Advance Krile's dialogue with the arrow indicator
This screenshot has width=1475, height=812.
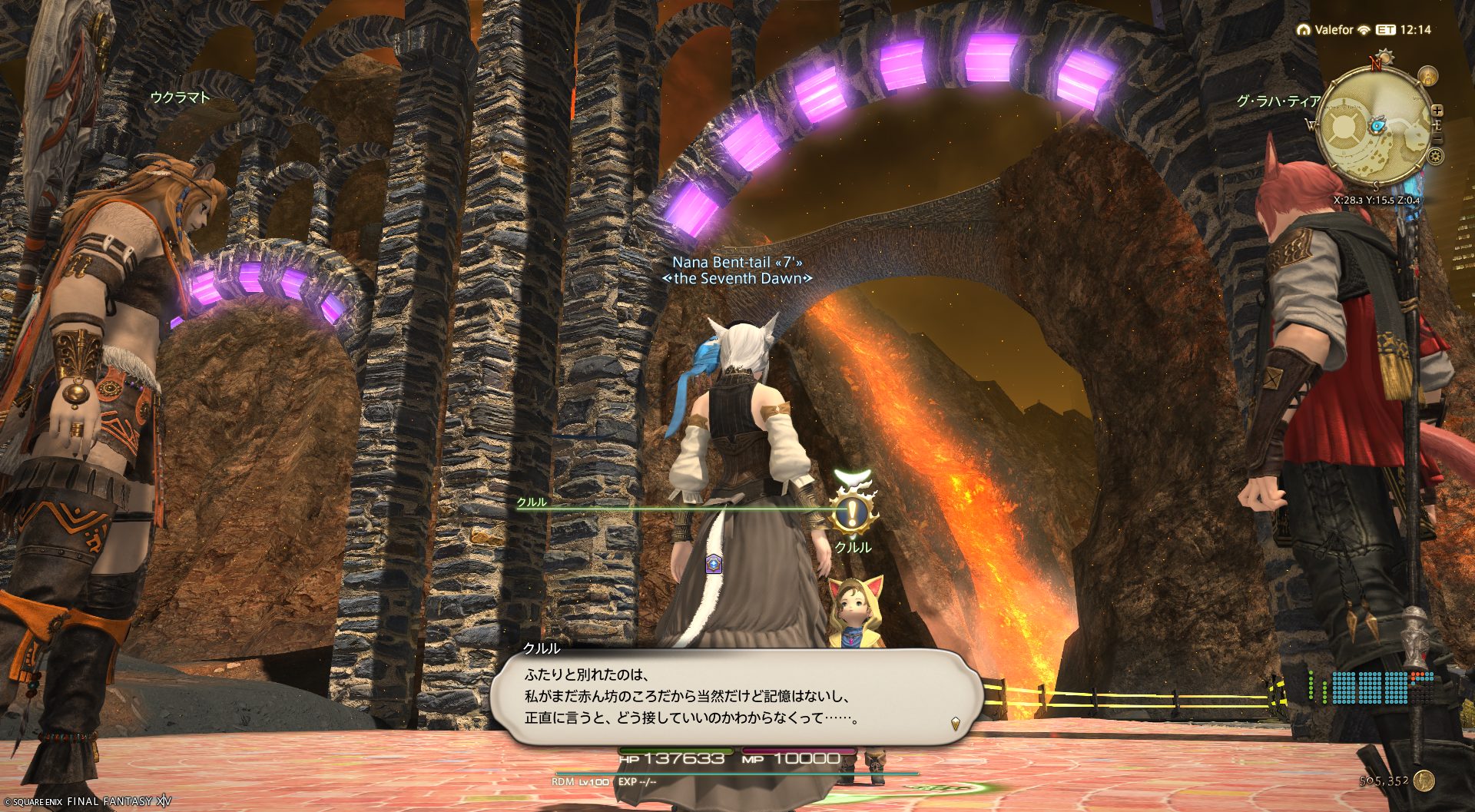point(956,723)
